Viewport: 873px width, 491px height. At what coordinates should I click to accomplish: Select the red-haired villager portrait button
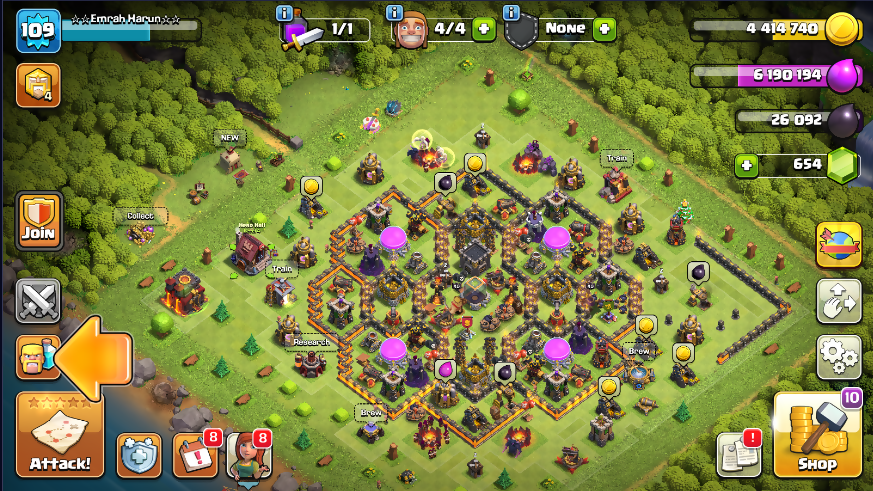(248, 456)
